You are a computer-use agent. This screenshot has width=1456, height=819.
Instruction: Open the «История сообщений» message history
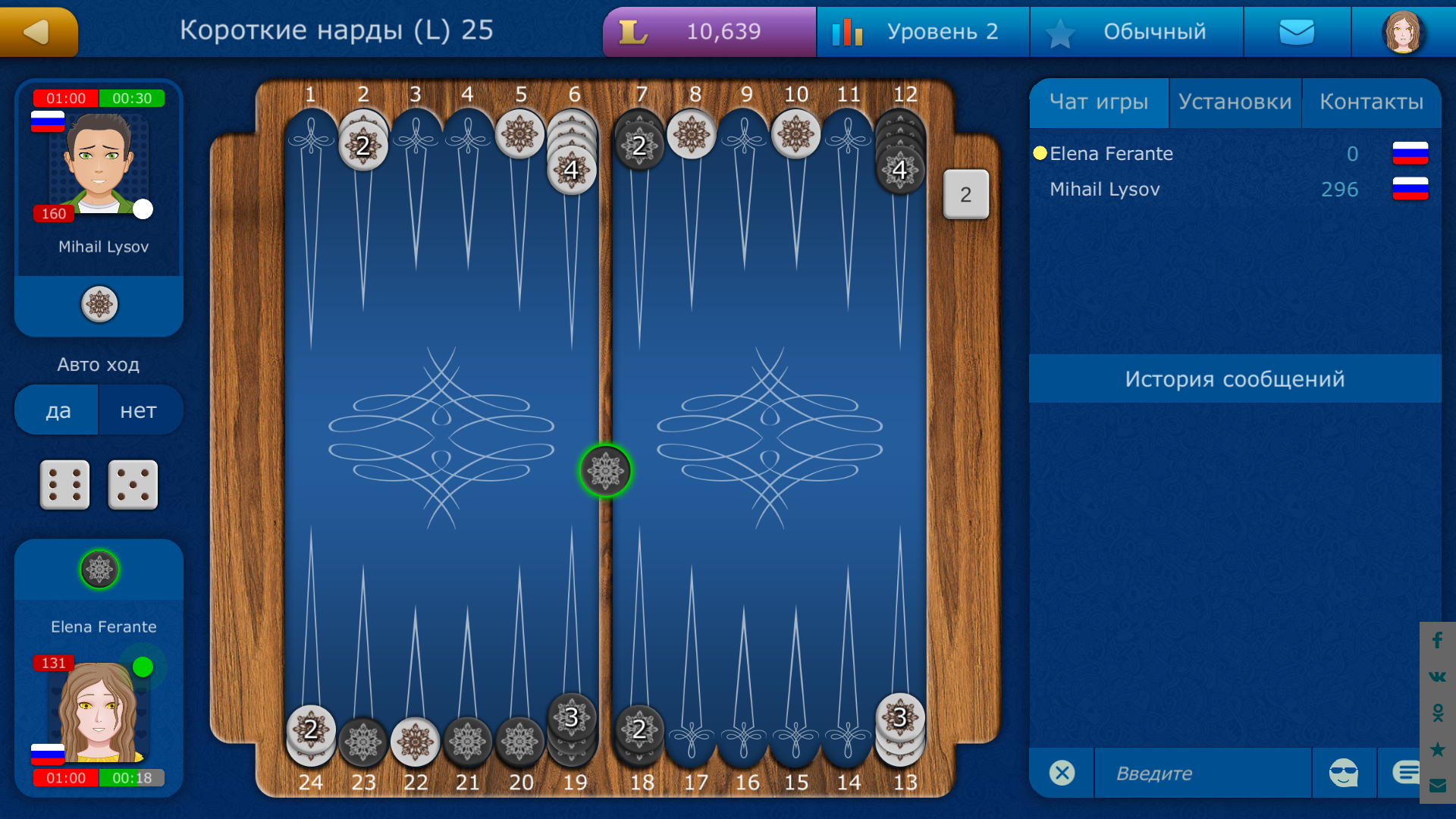click(1236, 378)
